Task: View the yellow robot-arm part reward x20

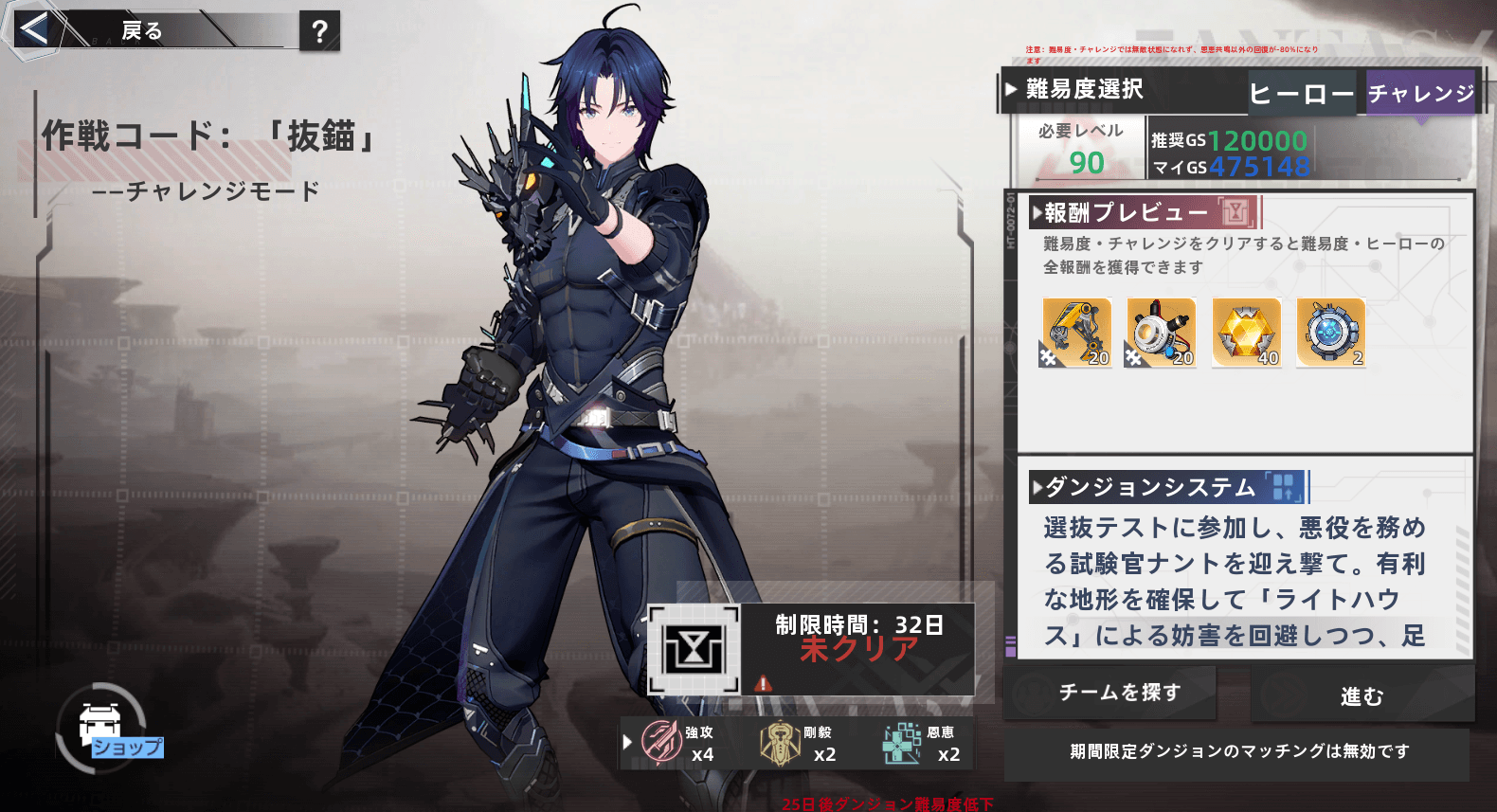Action: [x=1075, y=333]
